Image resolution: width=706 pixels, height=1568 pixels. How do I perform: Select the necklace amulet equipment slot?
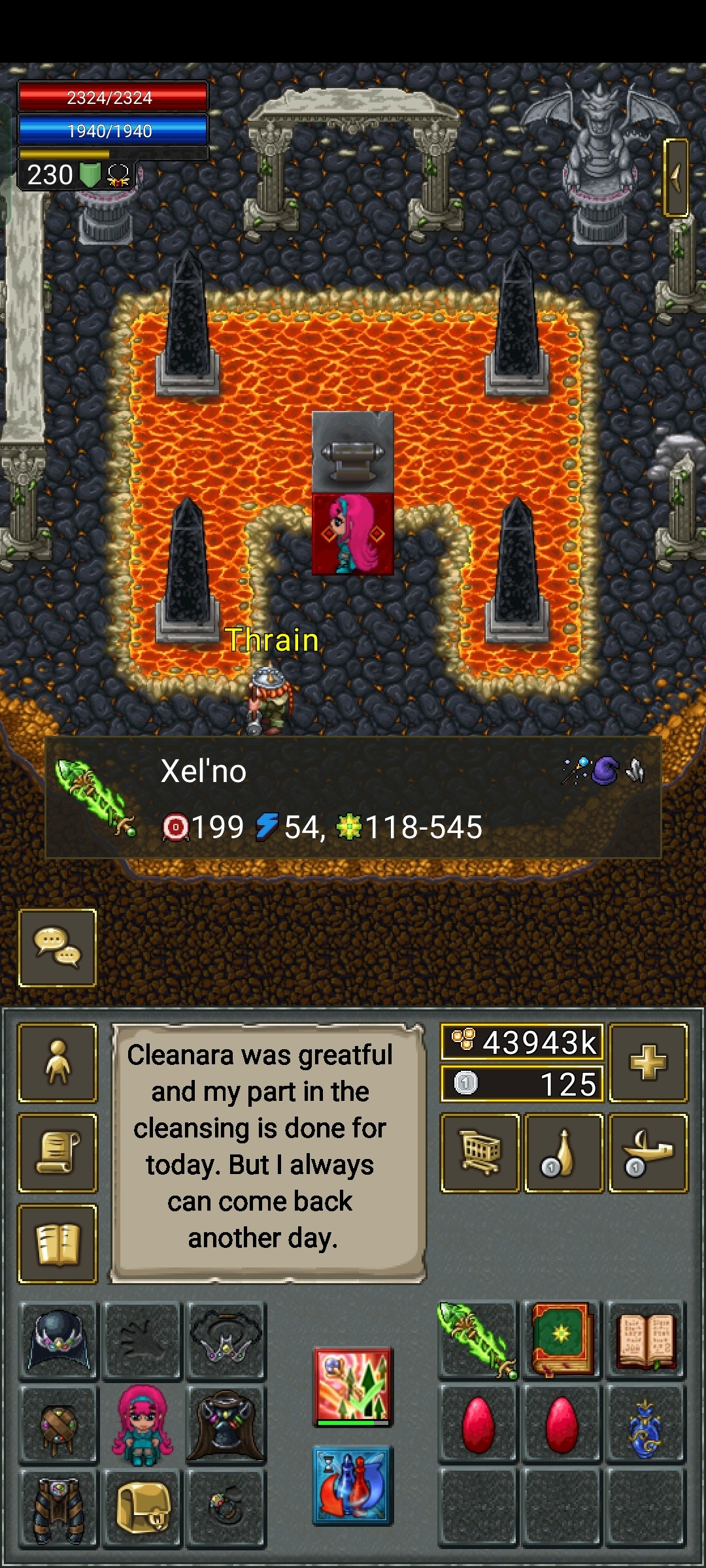[226, 1341]
